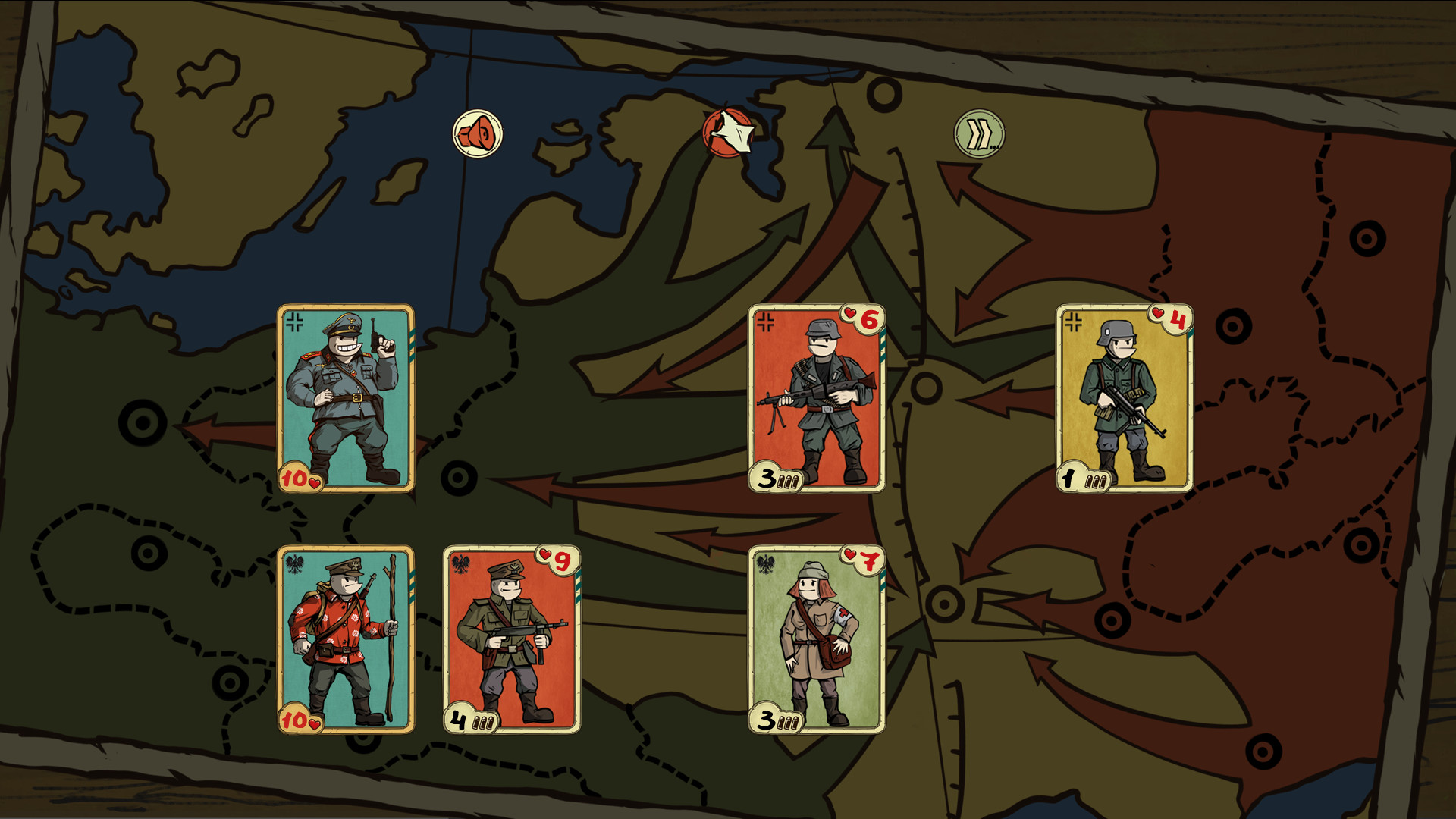Select the German machine gunner on red card

click(817, 398)
